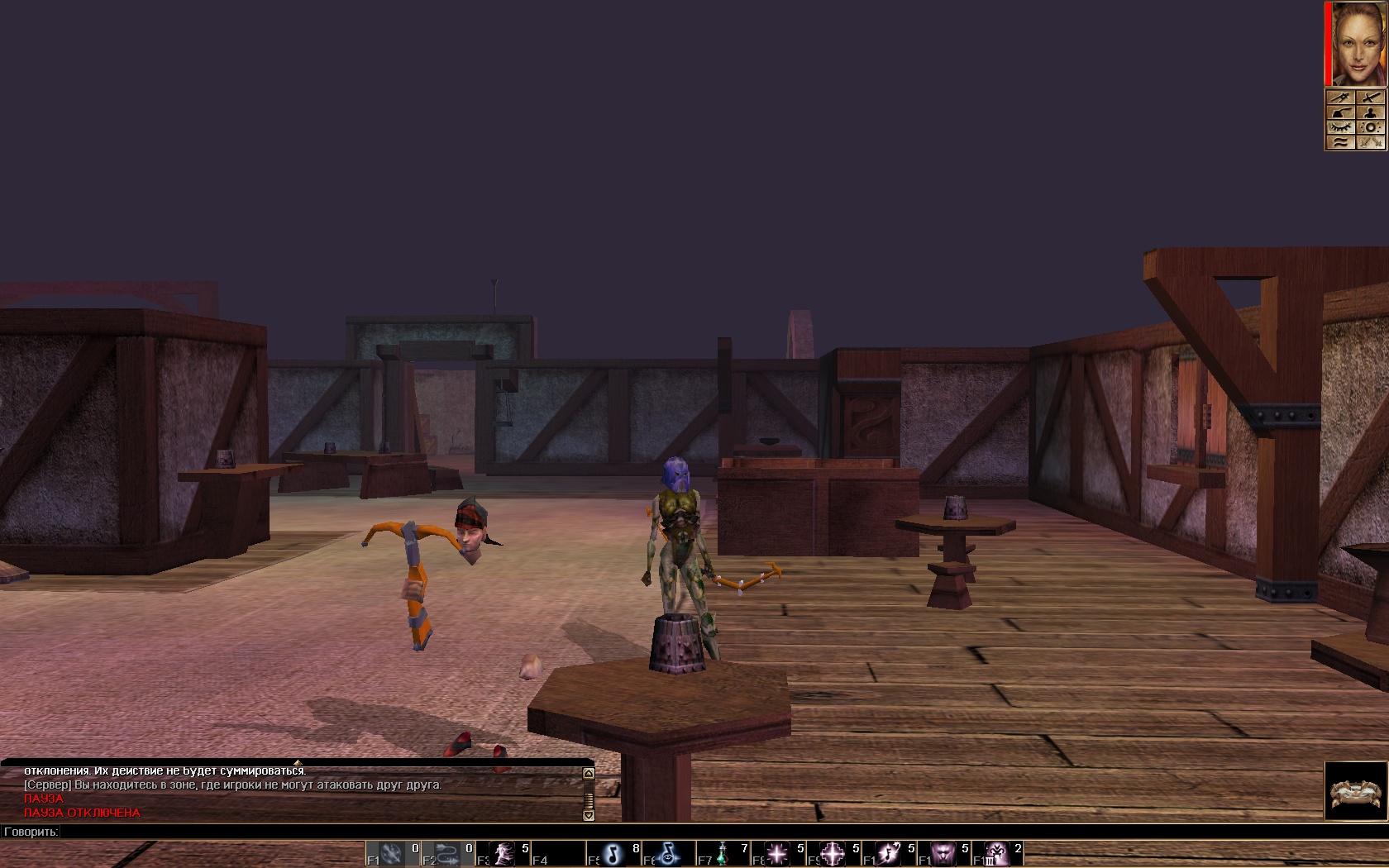Open the map with the compass icon
This screenshot has height=868, width=1389.
coord(1340,98)
